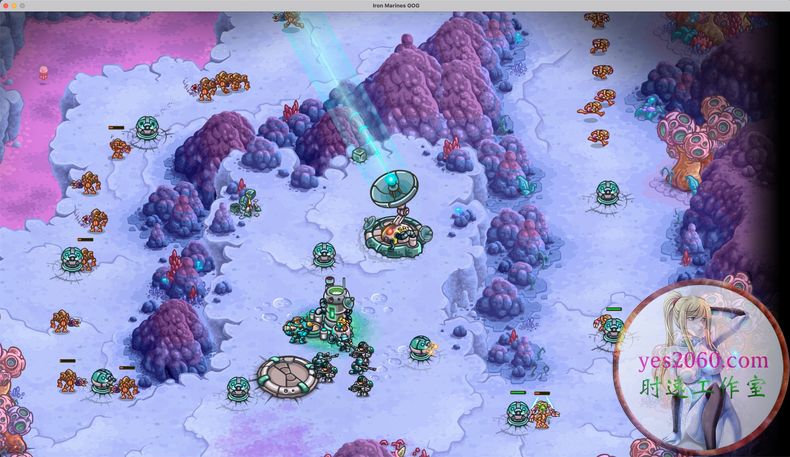The height and width of the screenshot is (457, 790).
Task: Close the Iron Marines window
Action: pyautogui.click(x=5, y=5)
